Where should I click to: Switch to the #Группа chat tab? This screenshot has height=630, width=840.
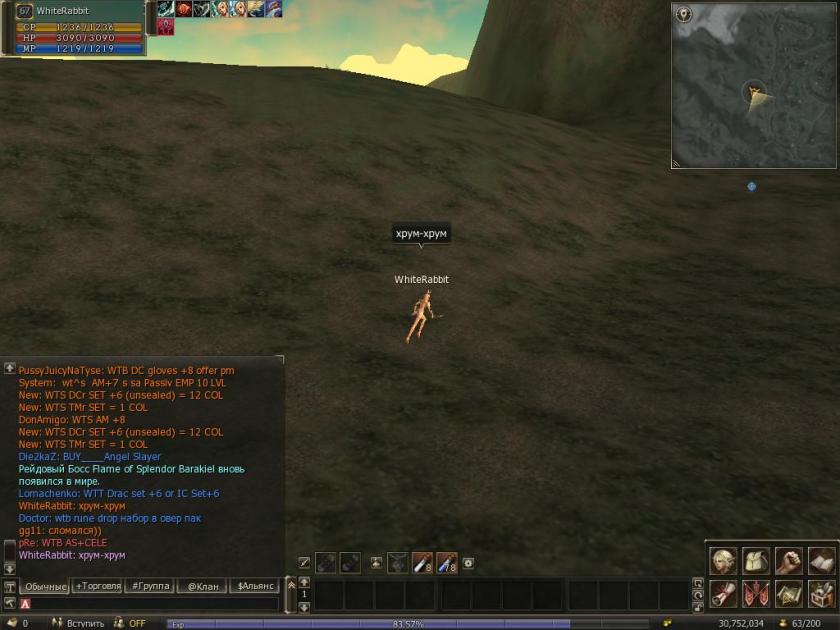click(149, 587)
